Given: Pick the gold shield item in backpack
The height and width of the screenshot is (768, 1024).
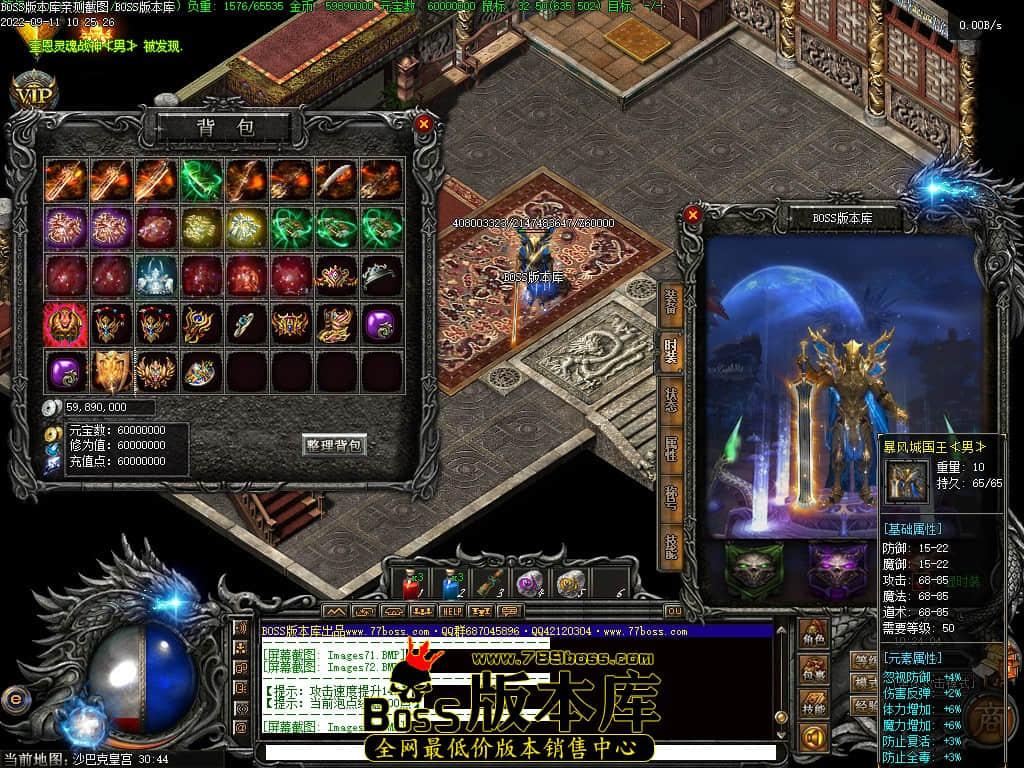Looking at the screenshot, I should [111, 370].
